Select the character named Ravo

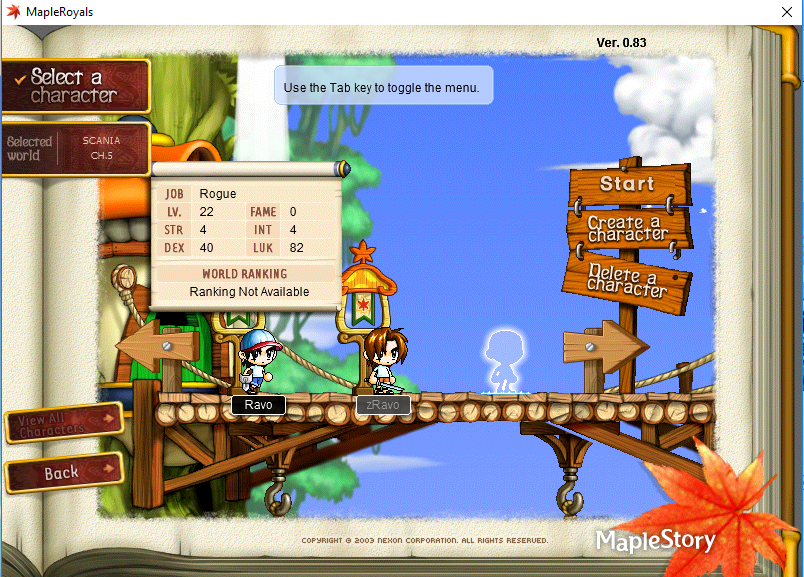tap(257, 364)
